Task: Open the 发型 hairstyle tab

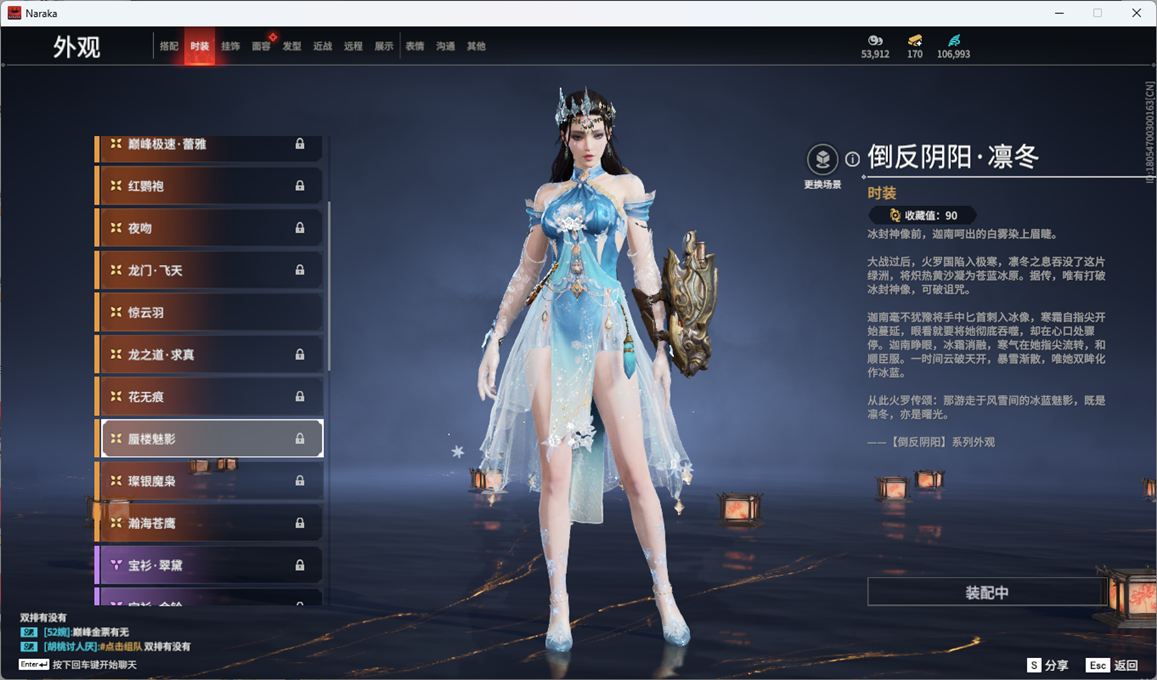Action: pos(292,46)
